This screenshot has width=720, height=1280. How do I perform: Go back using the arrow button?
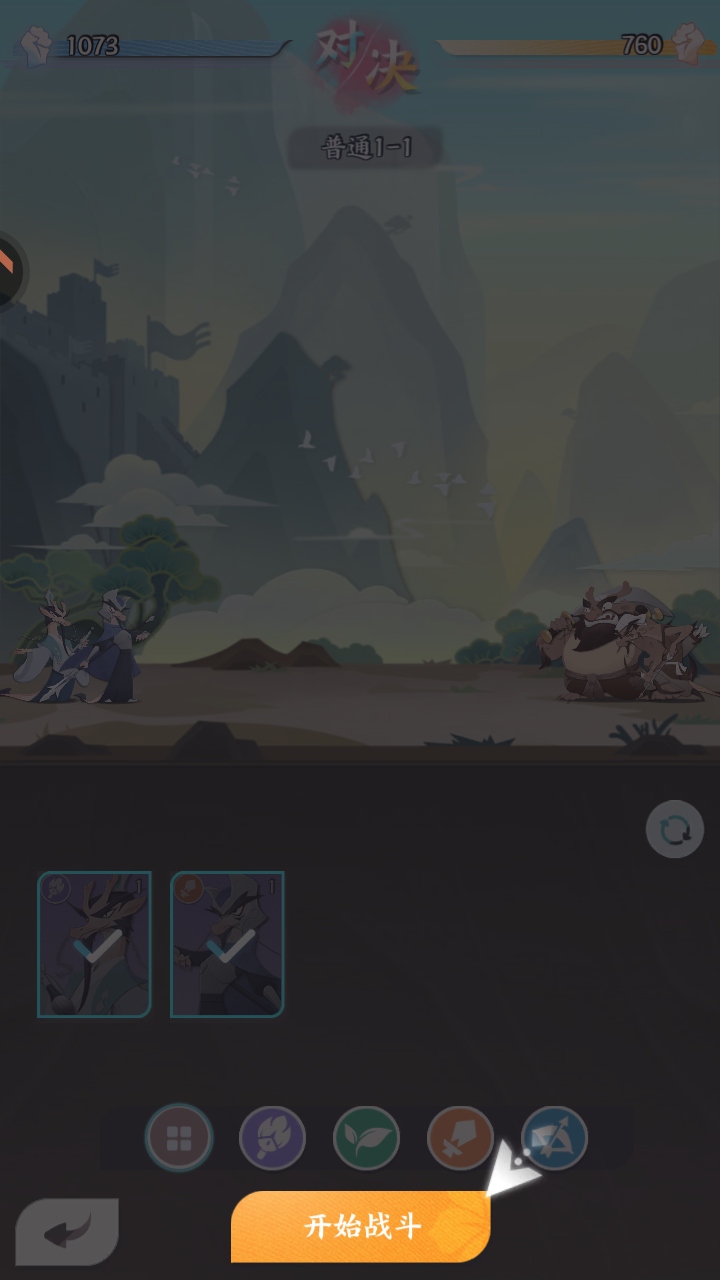(x=68, y=1230)
